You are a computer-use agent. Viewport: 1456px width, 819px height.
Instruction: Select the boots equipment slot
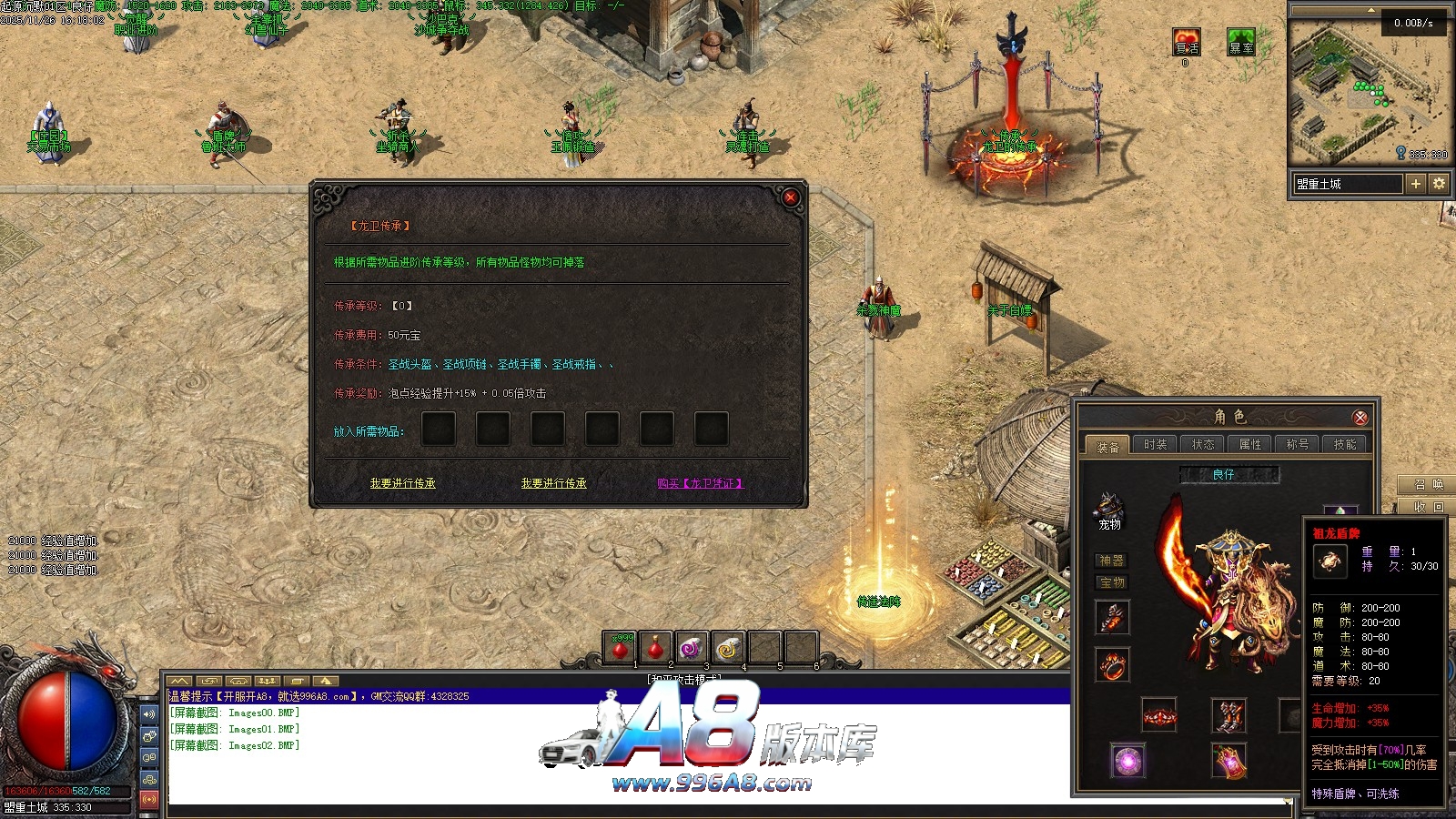(1228, 715)
